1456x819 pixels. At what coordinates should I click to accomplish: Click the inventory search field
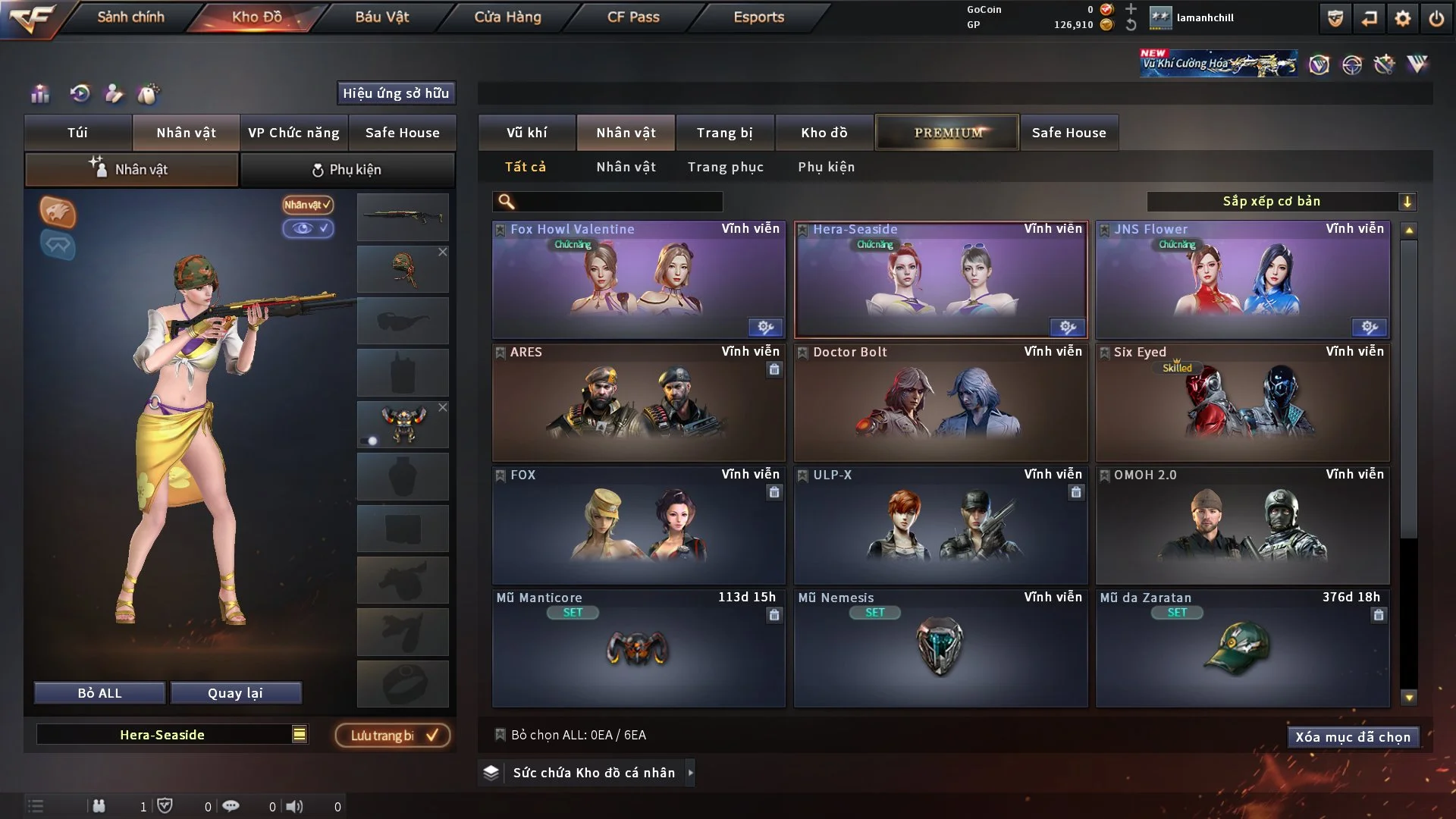coord(618,202)
